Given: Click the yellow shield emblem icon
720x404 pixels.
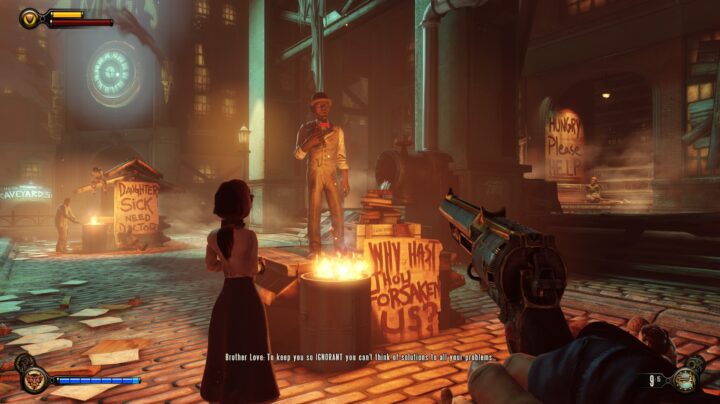Looking at the screenshot, I should pos(31,17).
